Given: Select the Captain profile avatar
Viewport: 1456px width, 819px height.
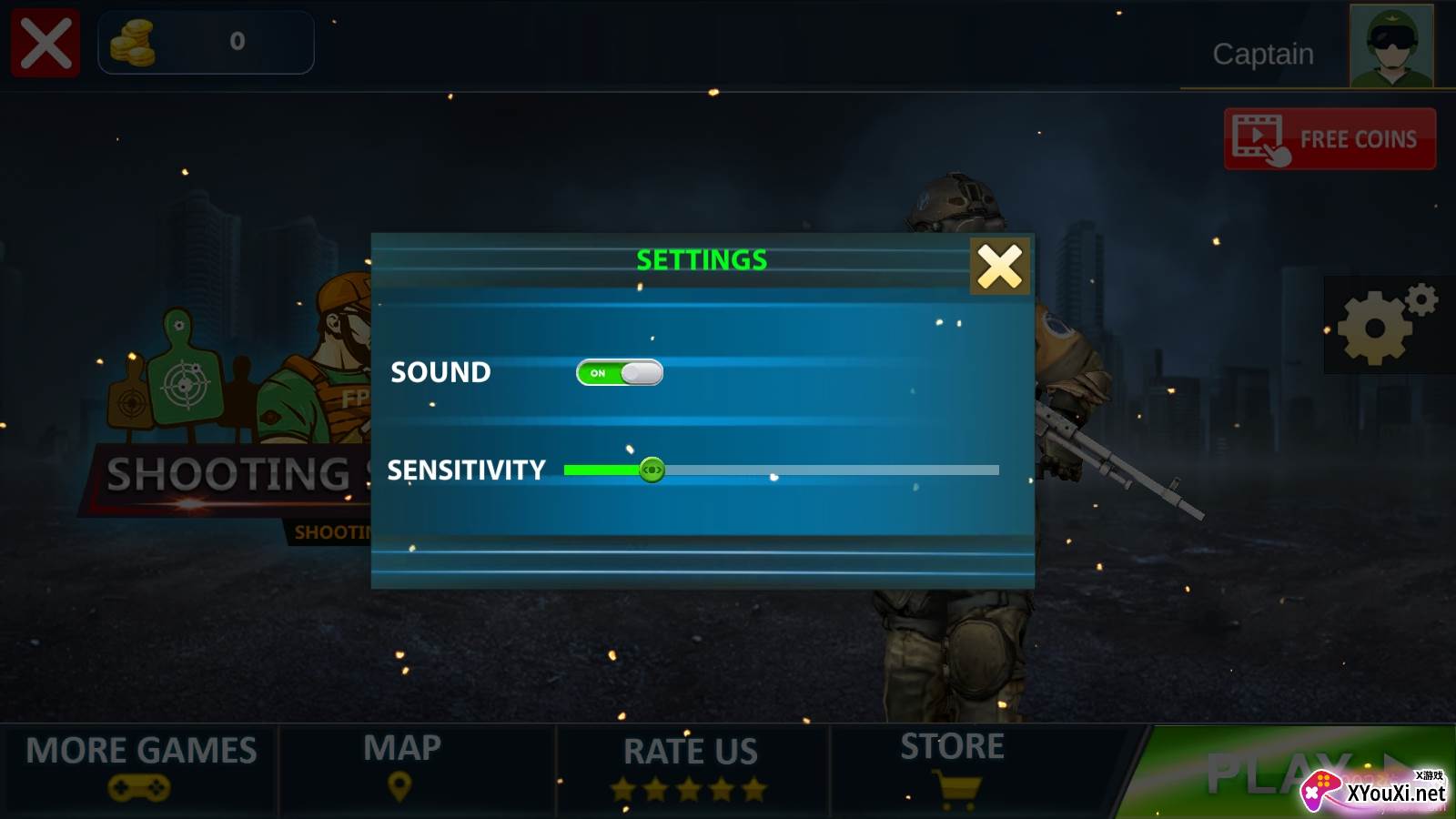Looking at the screenshot, I should [x=1390, y=45].
